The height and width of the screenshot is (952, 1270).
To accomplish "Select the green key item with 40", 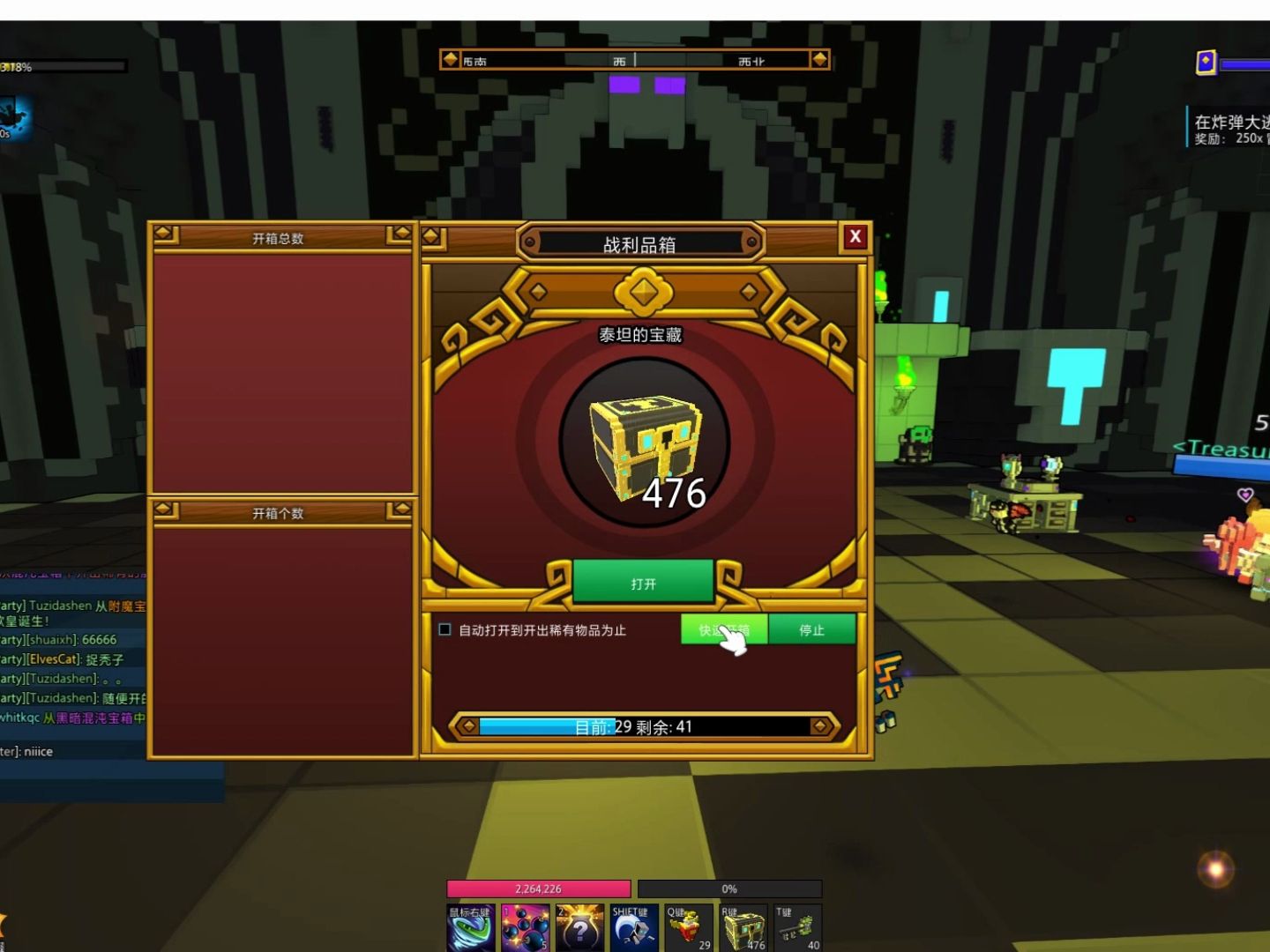I will (797, 928).
